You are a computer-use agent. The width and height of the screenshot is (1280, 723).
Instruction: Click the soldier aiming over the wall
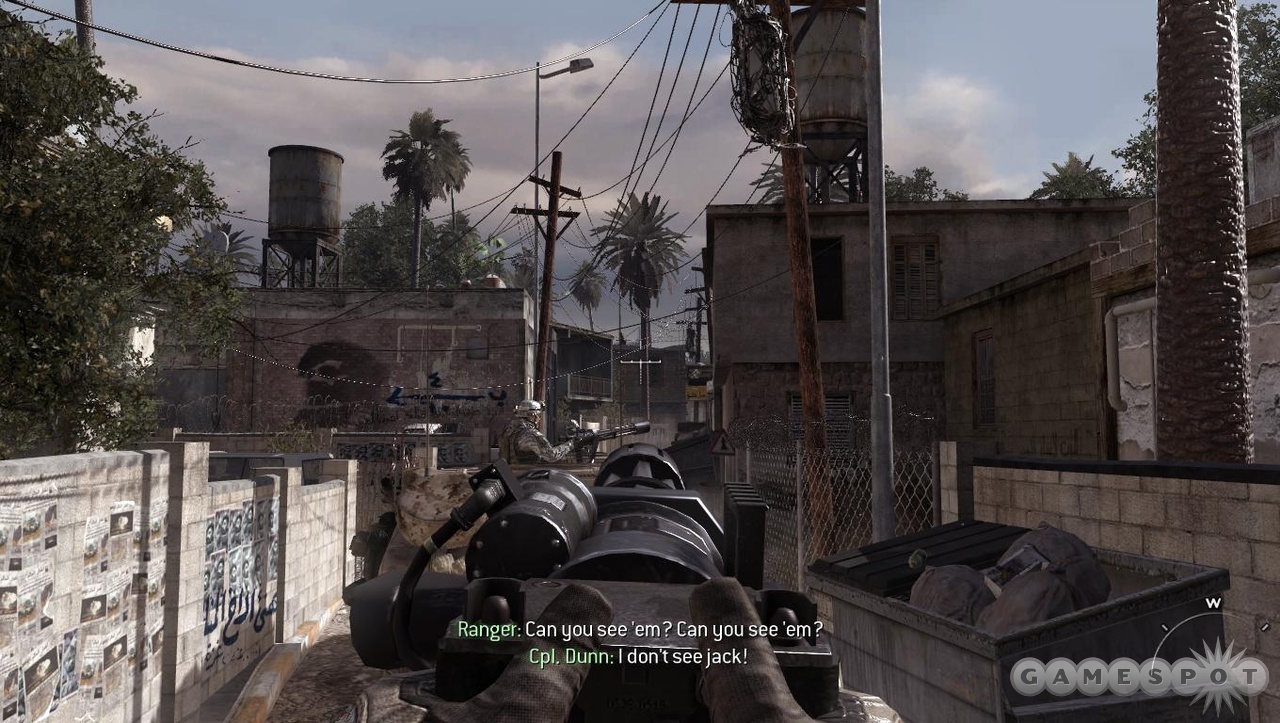[530, 427]
